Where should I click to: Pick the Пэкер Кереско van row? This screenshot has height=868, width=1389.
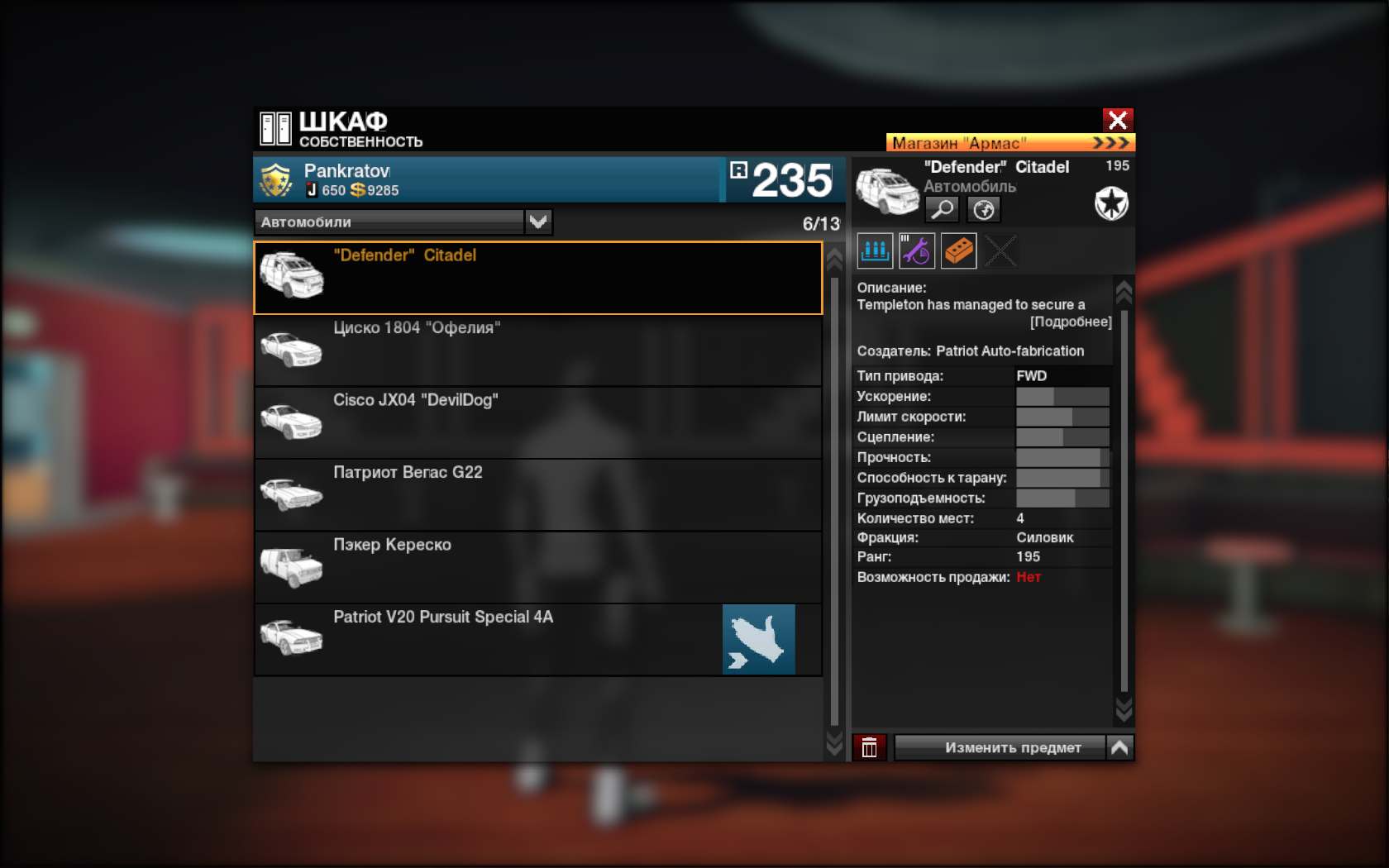point(537,567)
